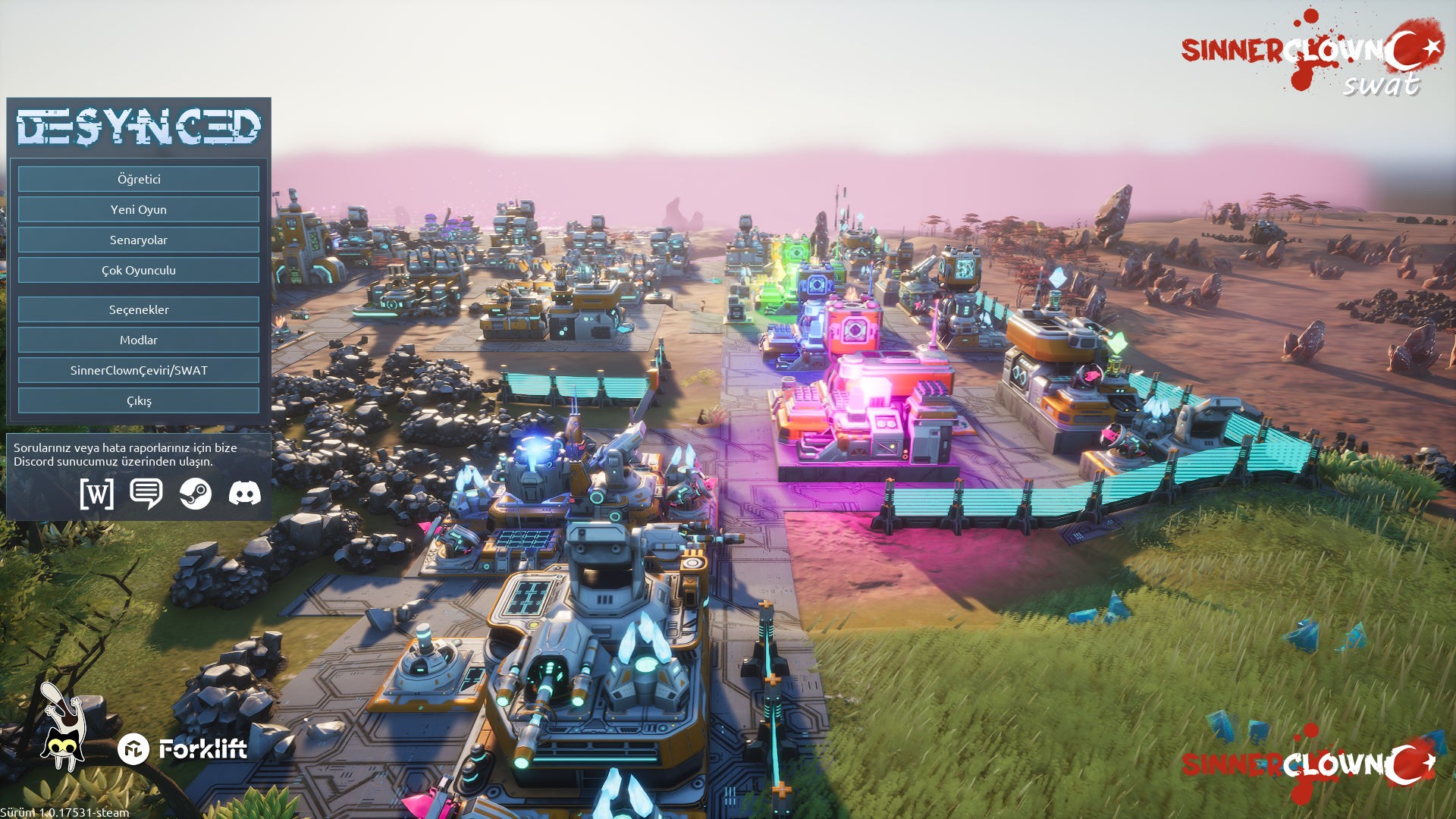Click the speech bubble forum icon
Screen dimensions: 1456x819
(x=146, y=494)
